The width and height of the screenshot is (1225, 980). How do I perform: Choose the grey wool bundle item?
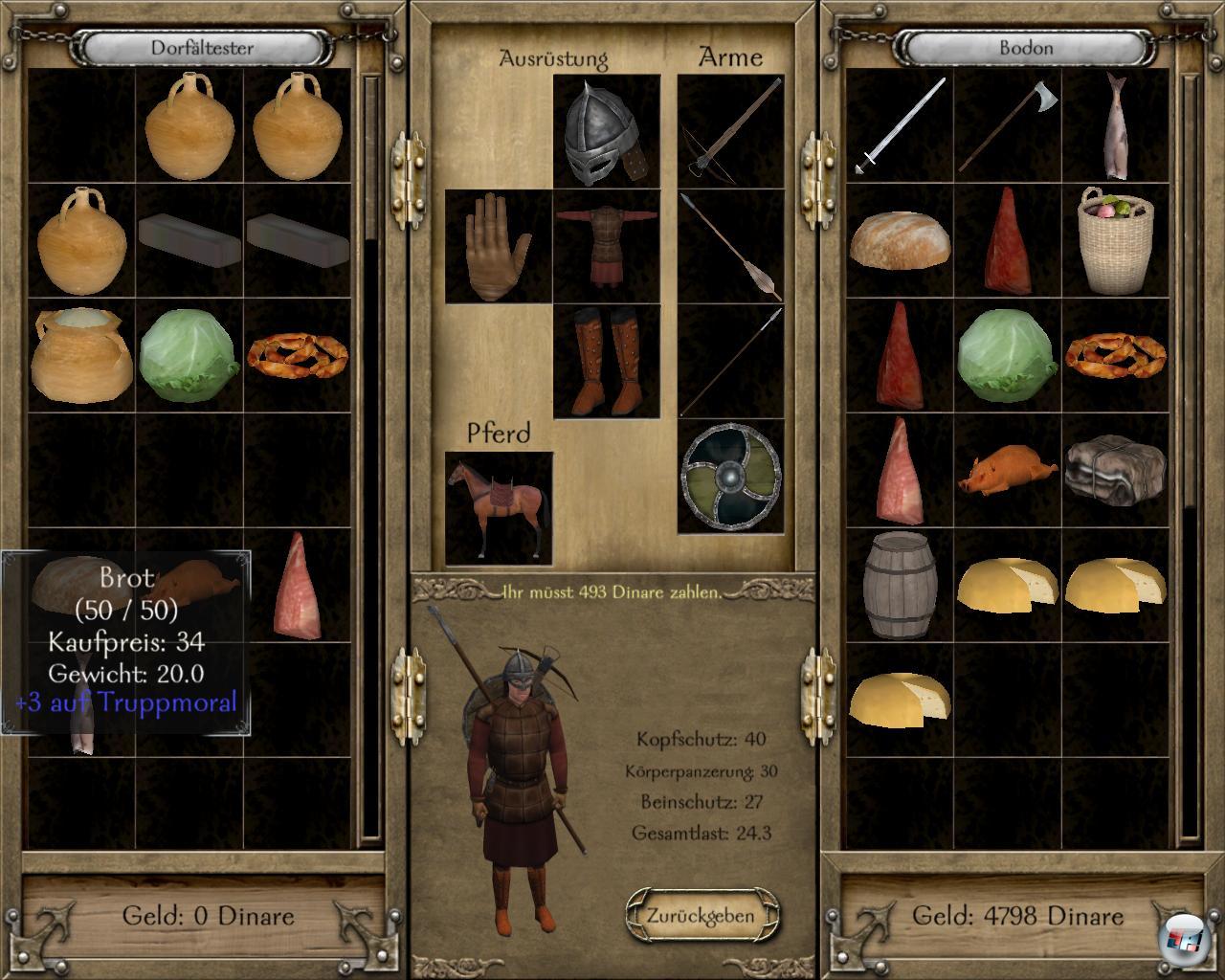pos(1115,470)
